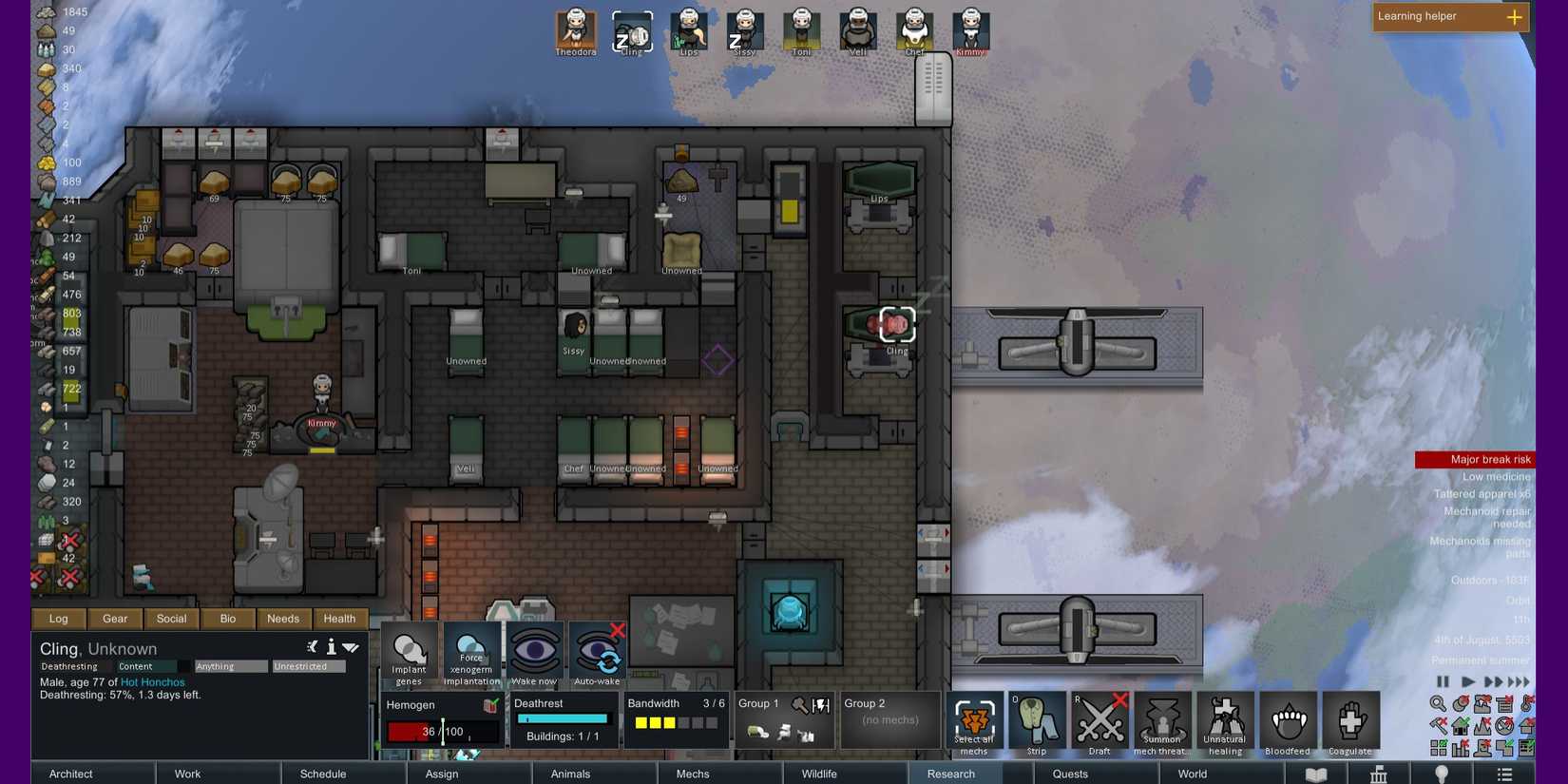
Task: Switch to Cling's Health tab
Action: click(339, 619)
